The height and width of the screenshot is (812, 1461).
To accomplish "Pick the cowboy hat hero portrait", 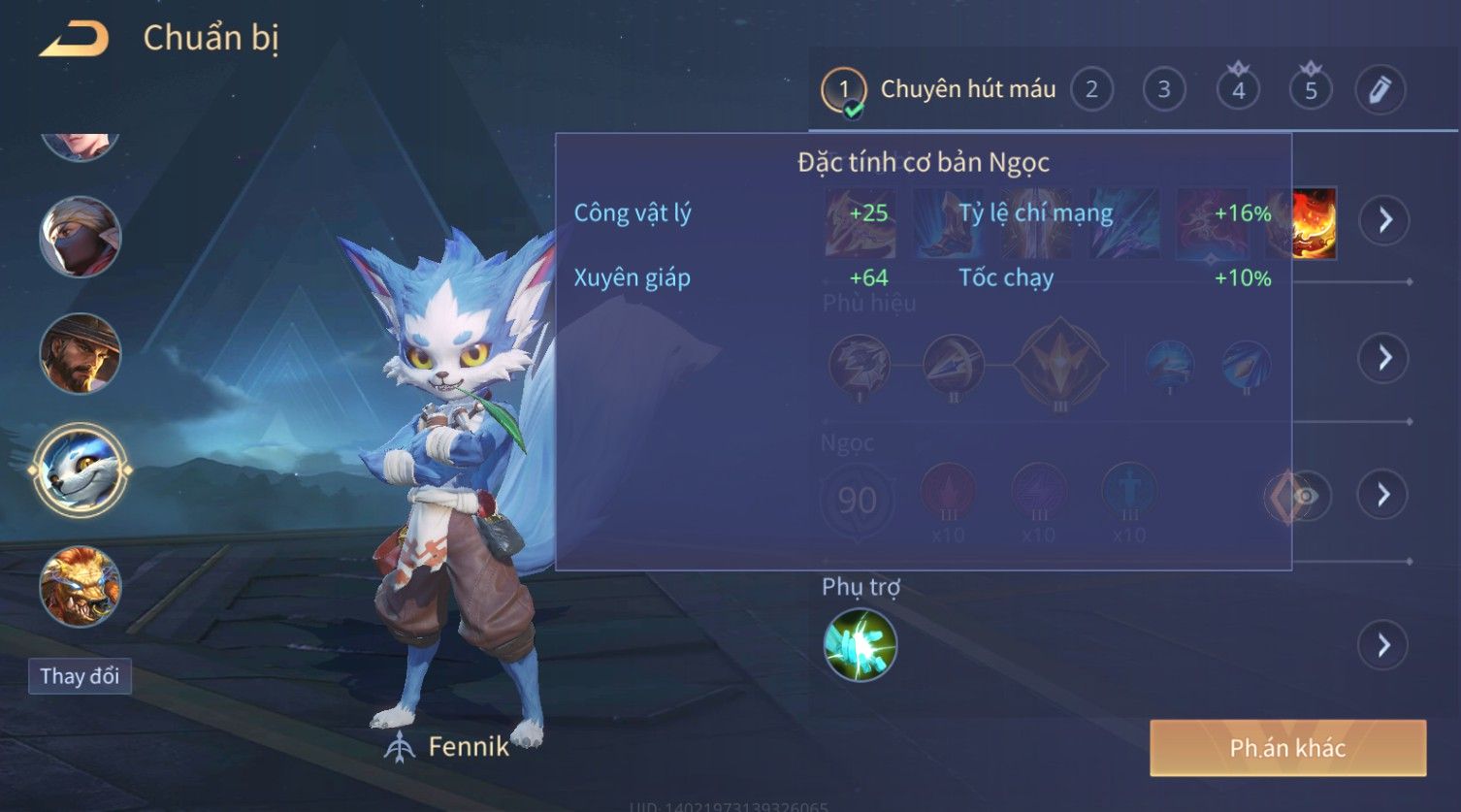I will point(80,353).
